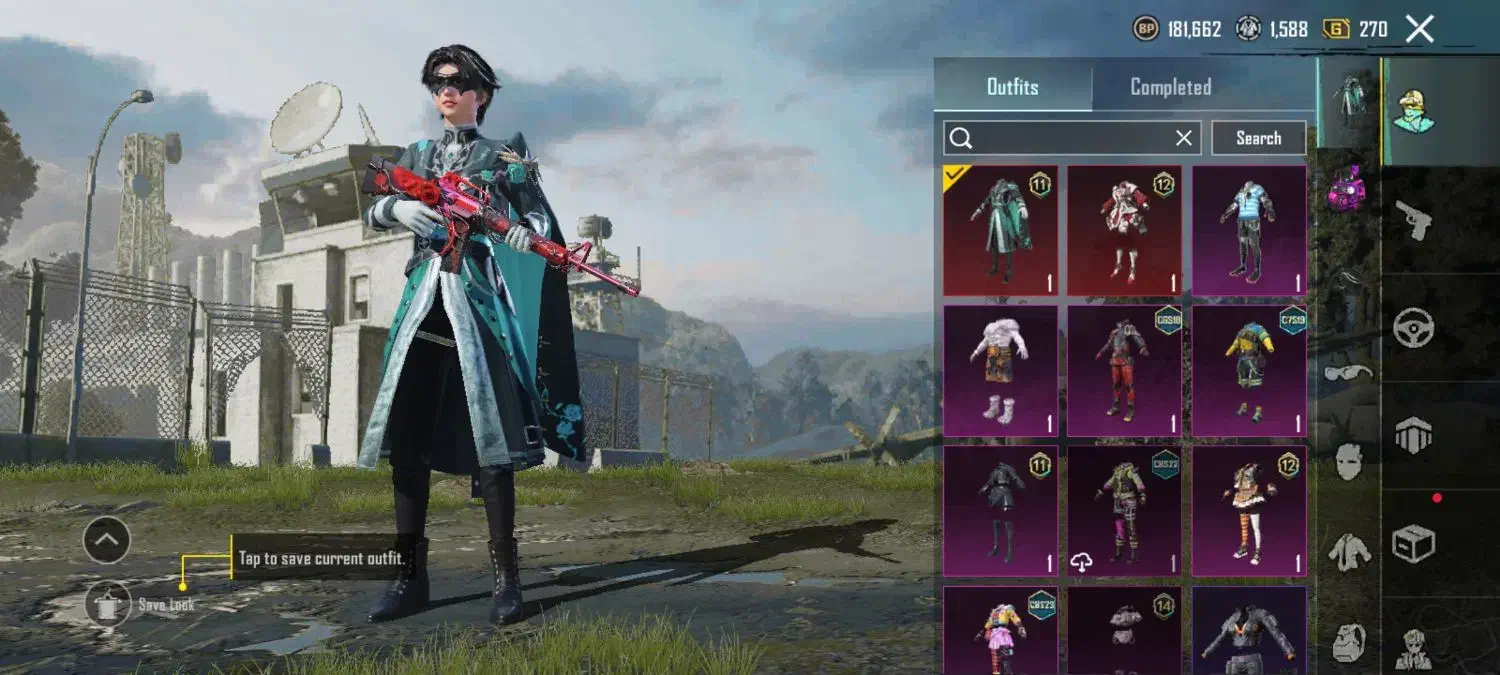Show the glasses accessory category
This screenshot has width=1500, height=675.
coord(1348,373)
